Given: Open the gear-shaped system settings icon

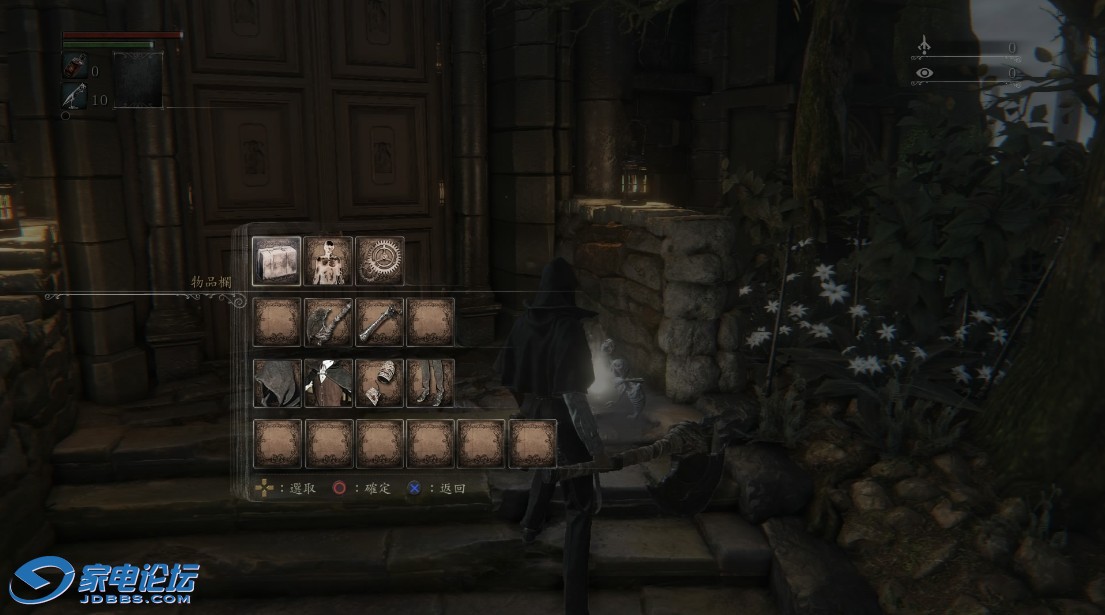Looking at the screenshot, I should tap(380, 262).
